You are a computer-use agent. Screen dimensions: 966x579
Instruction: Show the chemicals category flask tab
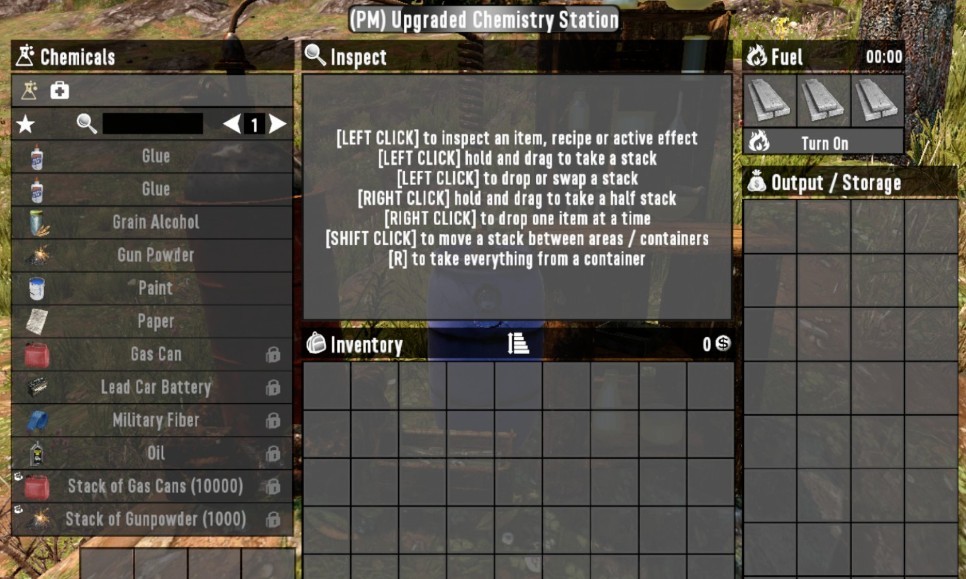pyautogui.click(x=29, y=91)
